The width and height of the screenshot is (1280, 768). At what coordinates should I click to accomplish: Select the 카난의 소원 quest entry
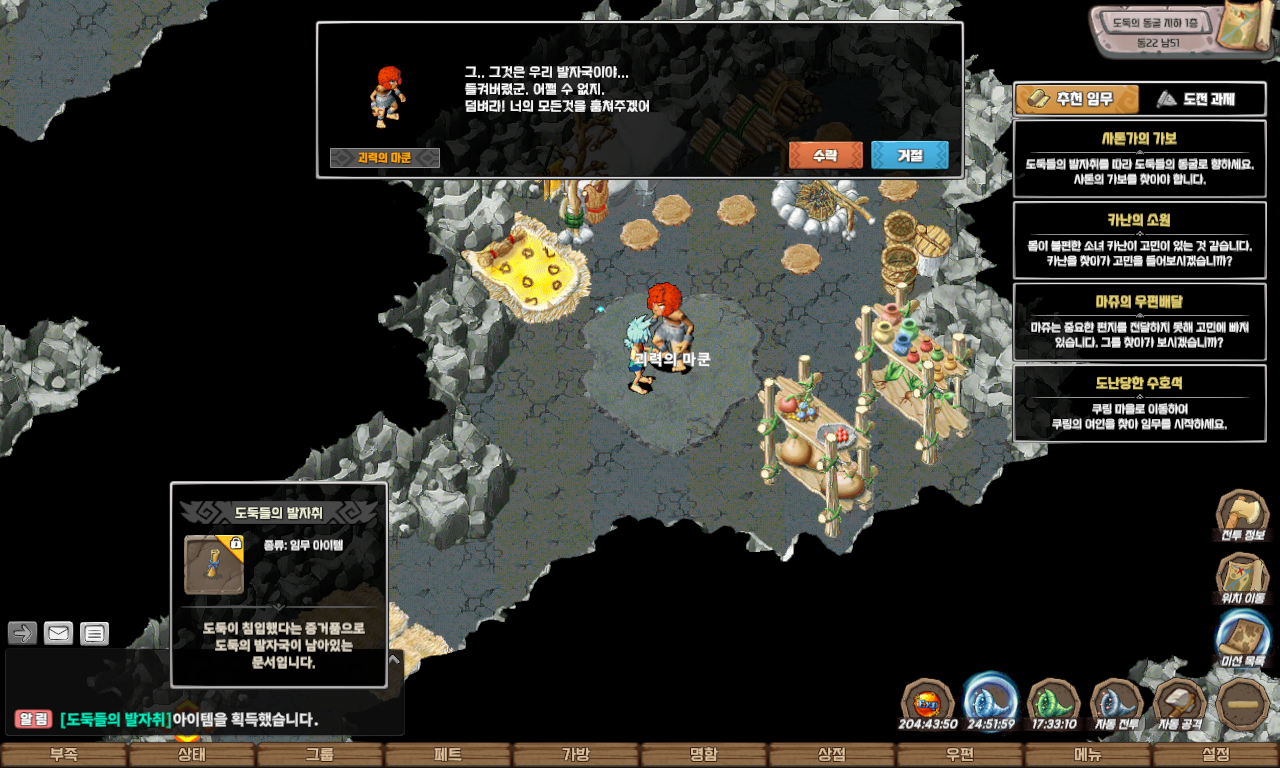pyautogui.click(x=1139, y=240)
